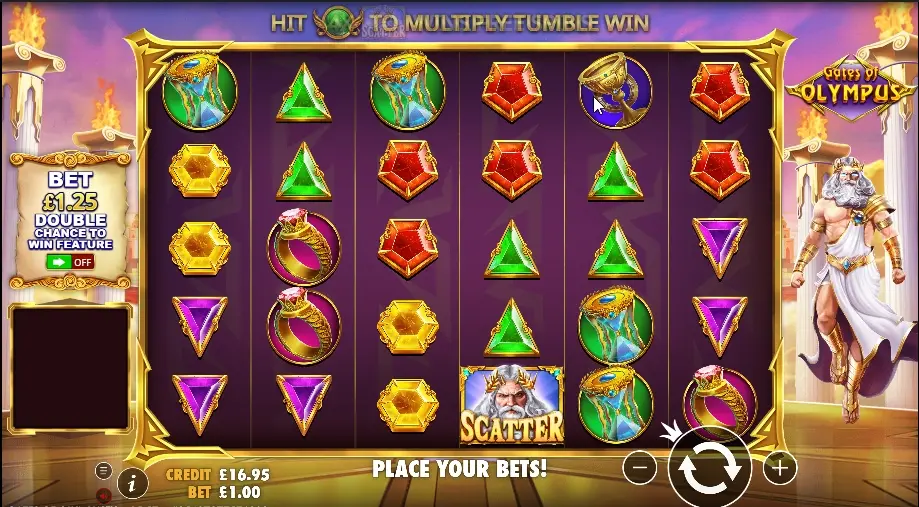Viewport: 919px width, 507px height.
Task: Decrease the bet with the minus button
Action: (x=640, y=466)
